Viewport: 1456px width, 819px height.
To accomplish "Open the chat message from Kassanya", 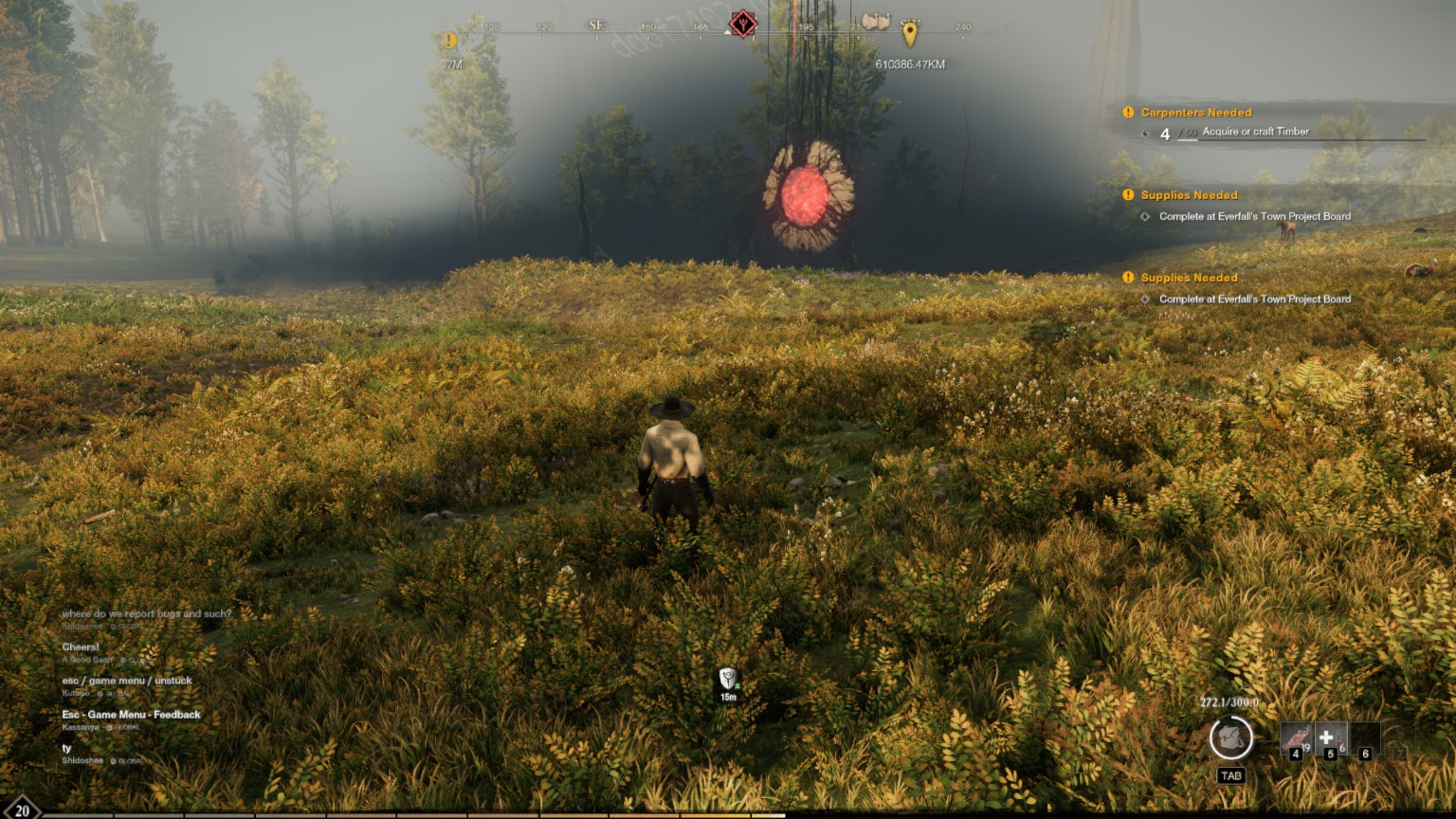I will click(131, 715).
